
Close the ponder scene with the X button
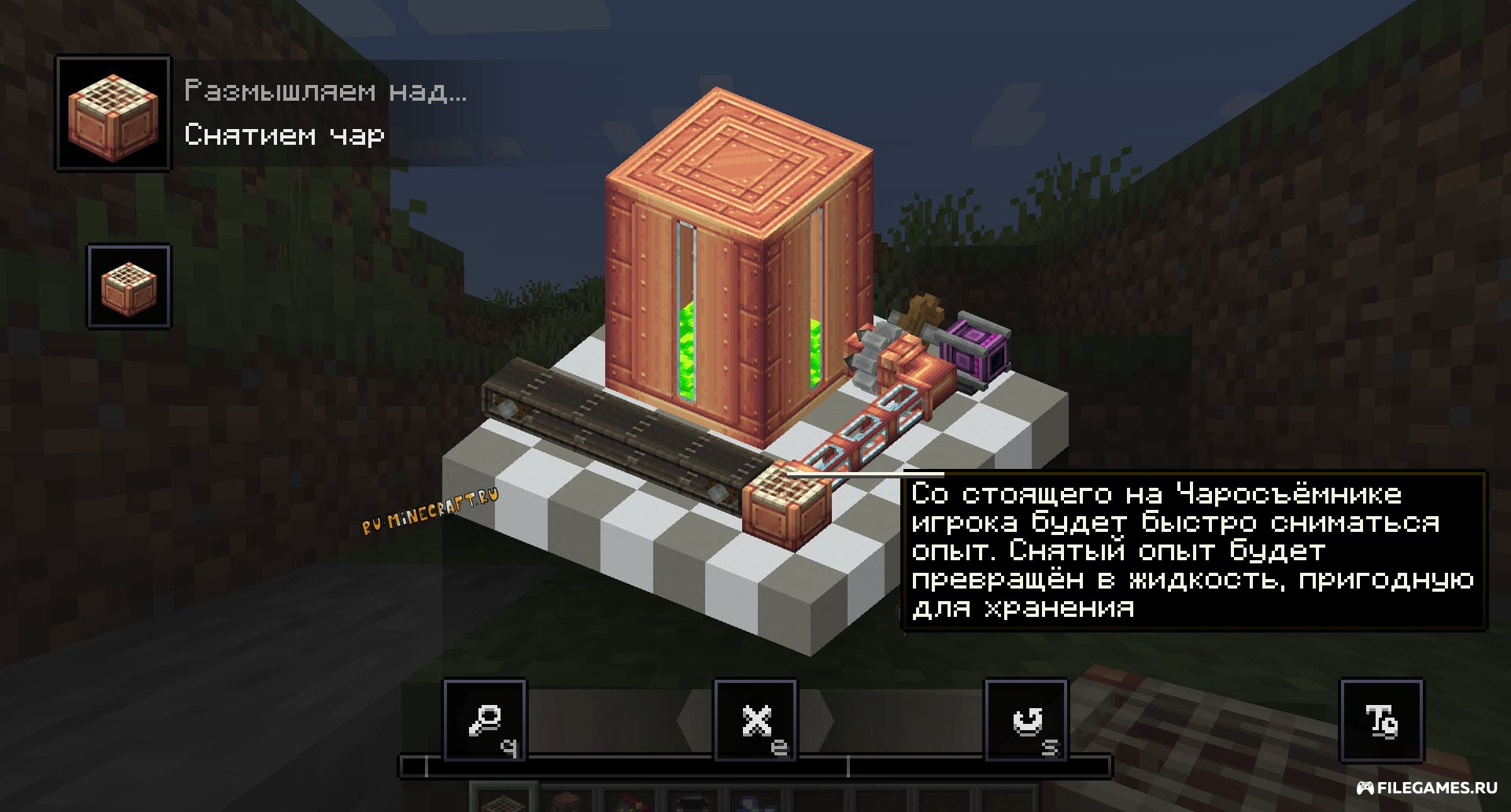pyautogui.click(x=755, y=721)
